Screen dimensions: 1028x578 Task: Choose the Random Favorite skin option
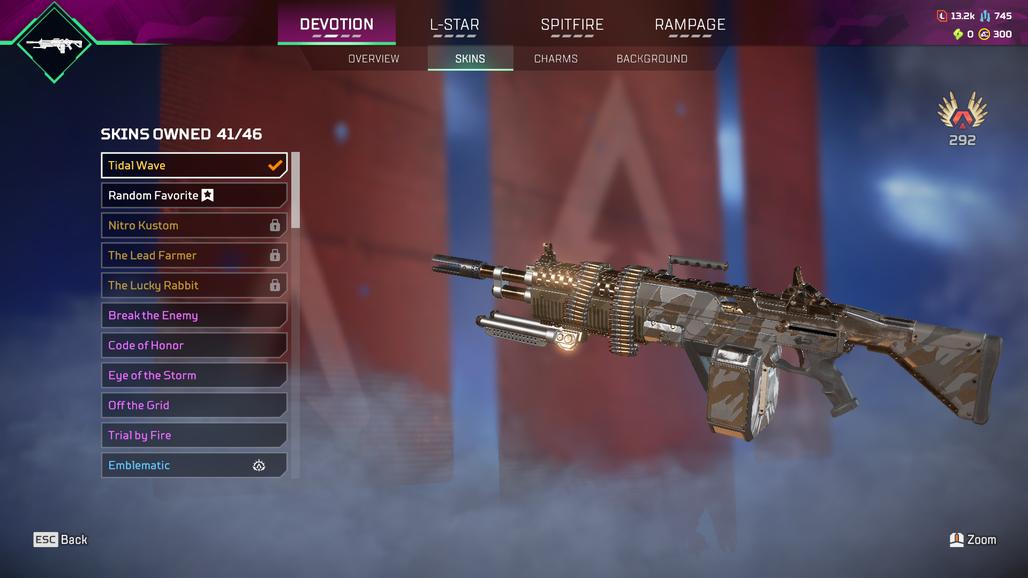click(x=194, y=195)
